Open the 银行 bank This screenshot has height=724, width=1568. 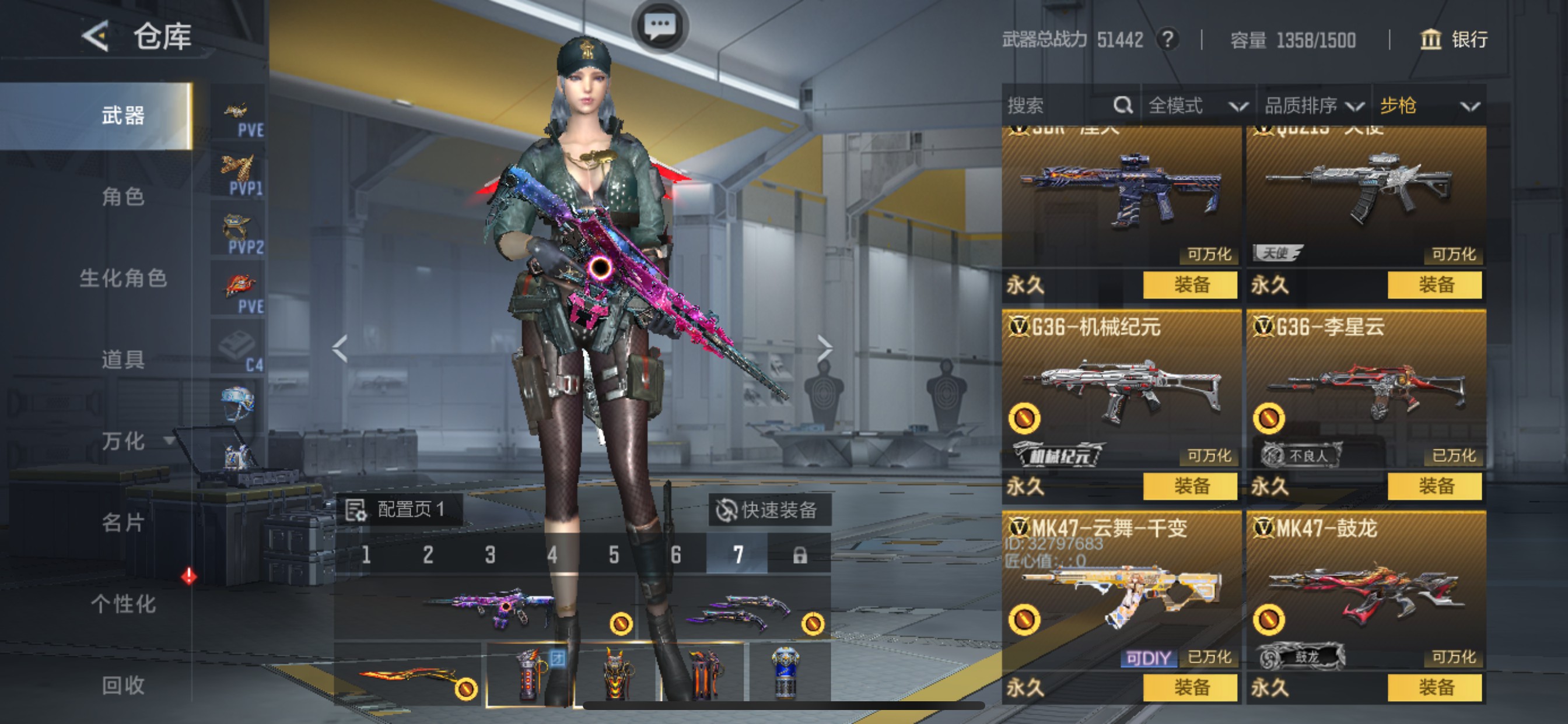[1454, 40]
